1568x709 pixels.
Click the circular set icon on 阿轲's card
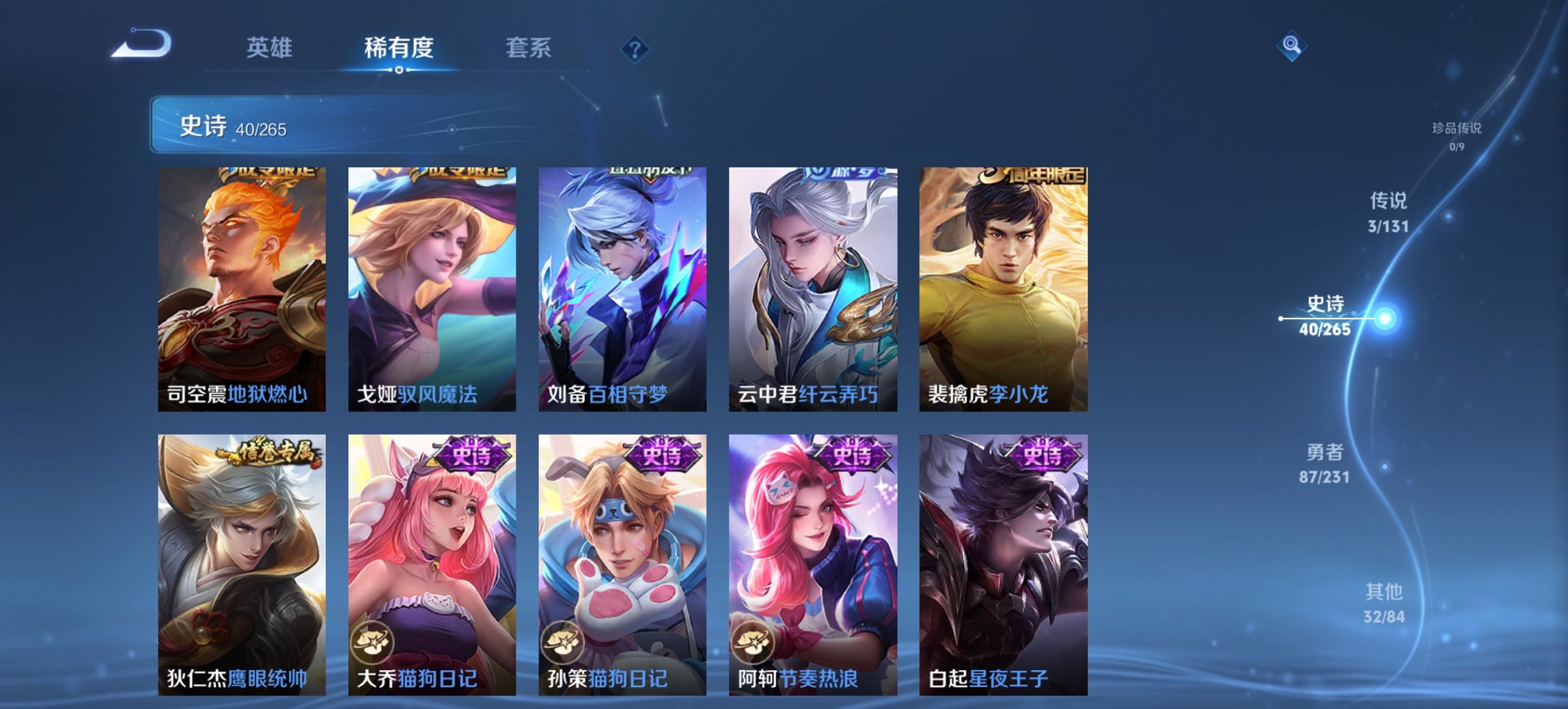(751, 643)
